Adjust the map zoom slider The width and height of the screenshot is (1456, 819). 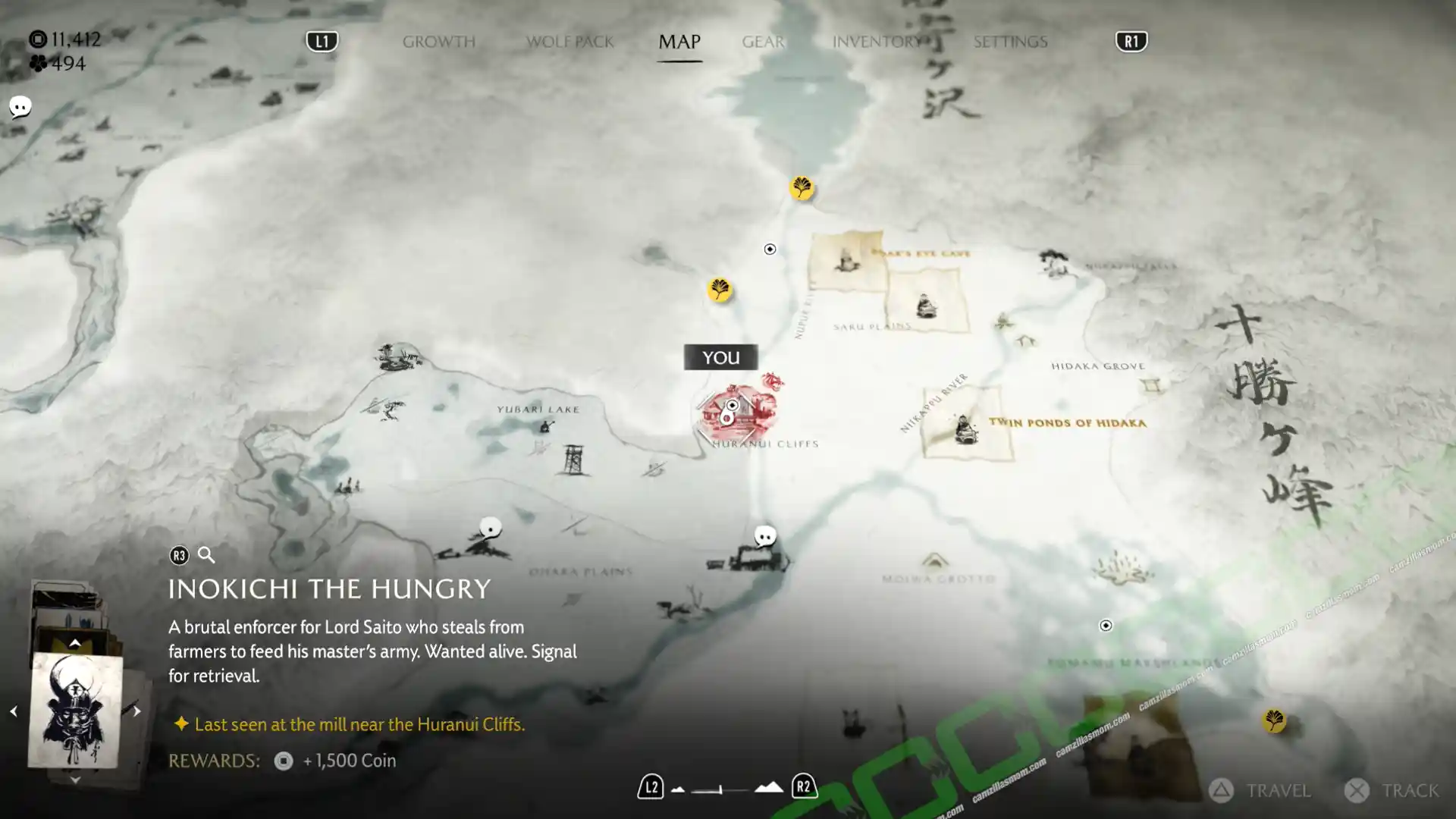point(720,789)
